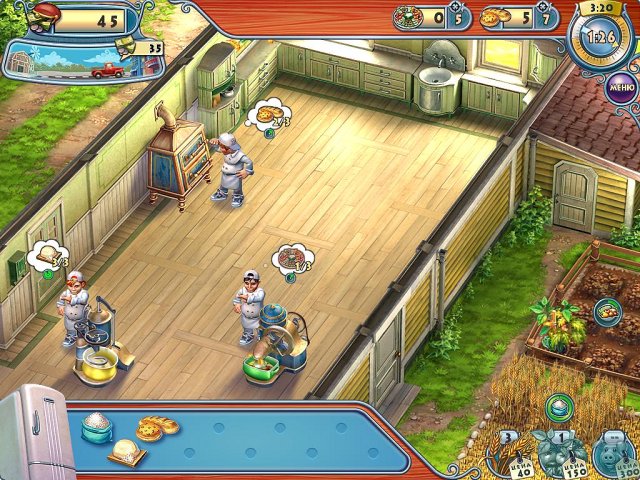Click the pizza order bubble above the grinder chef

tap(292, 257)
